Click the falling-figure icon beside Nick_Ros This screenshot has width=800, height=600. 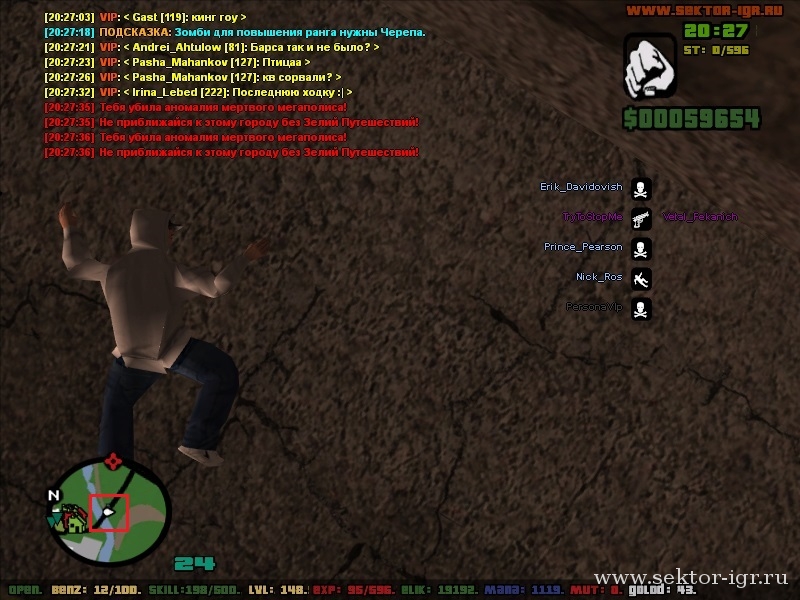(x=641, y=278)
